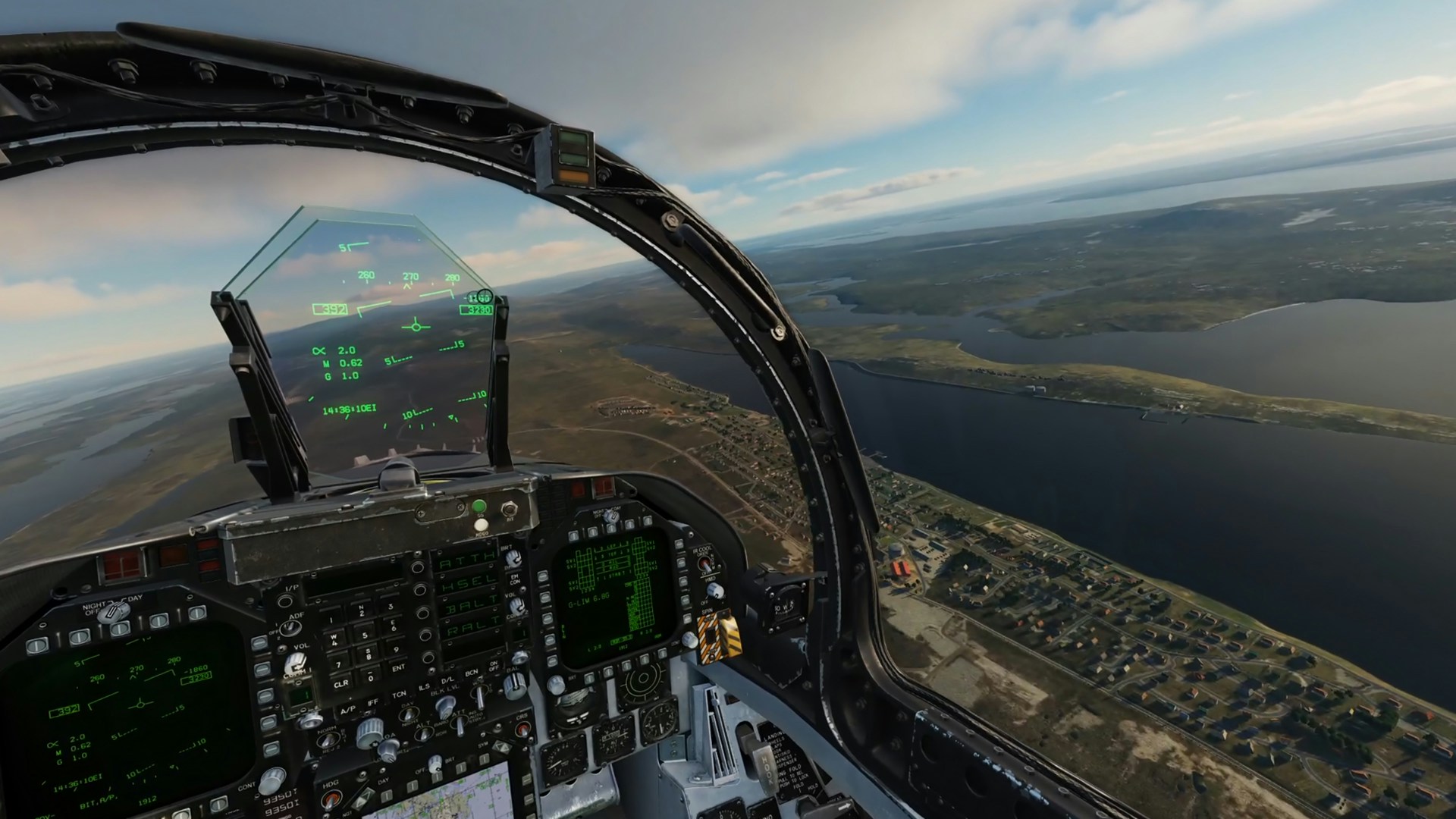This screenshot has height=819, width=1456.
Task: Tap the number 9 key on the keypad
Action: click(394, 648)
